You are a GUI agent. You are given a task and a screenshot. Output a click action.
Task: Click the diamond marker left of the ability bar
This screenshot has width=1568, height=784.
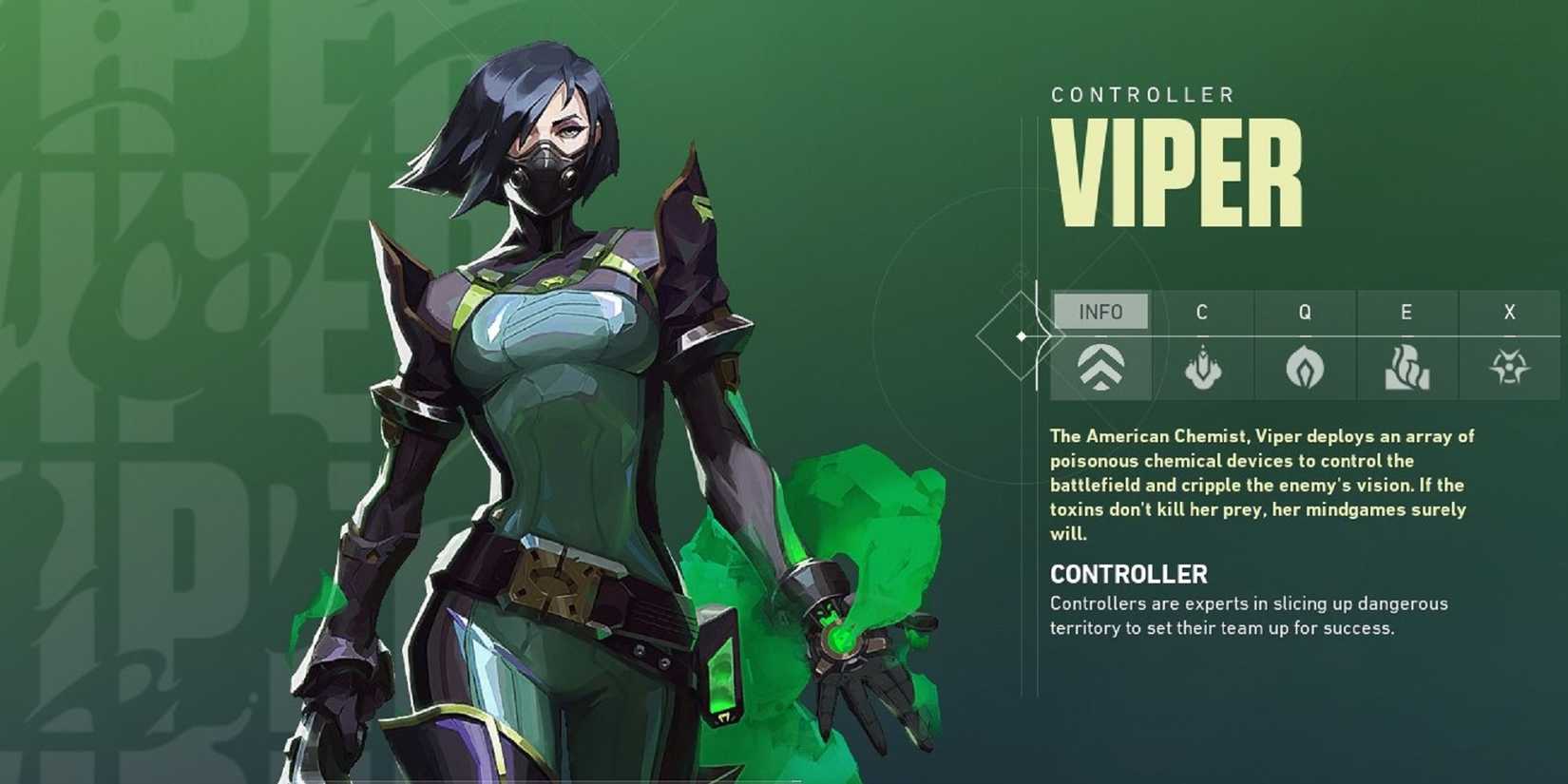pos(1022,335)
